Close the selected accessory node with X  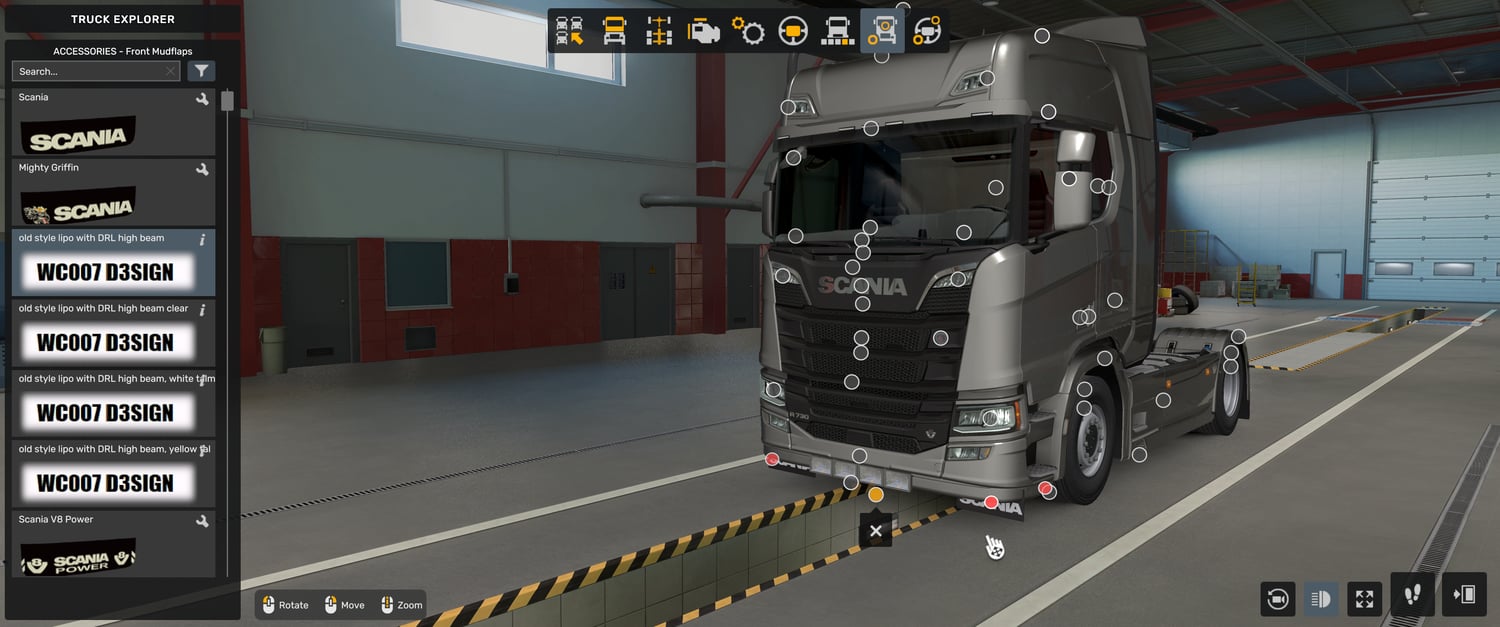tap(876, 531)
